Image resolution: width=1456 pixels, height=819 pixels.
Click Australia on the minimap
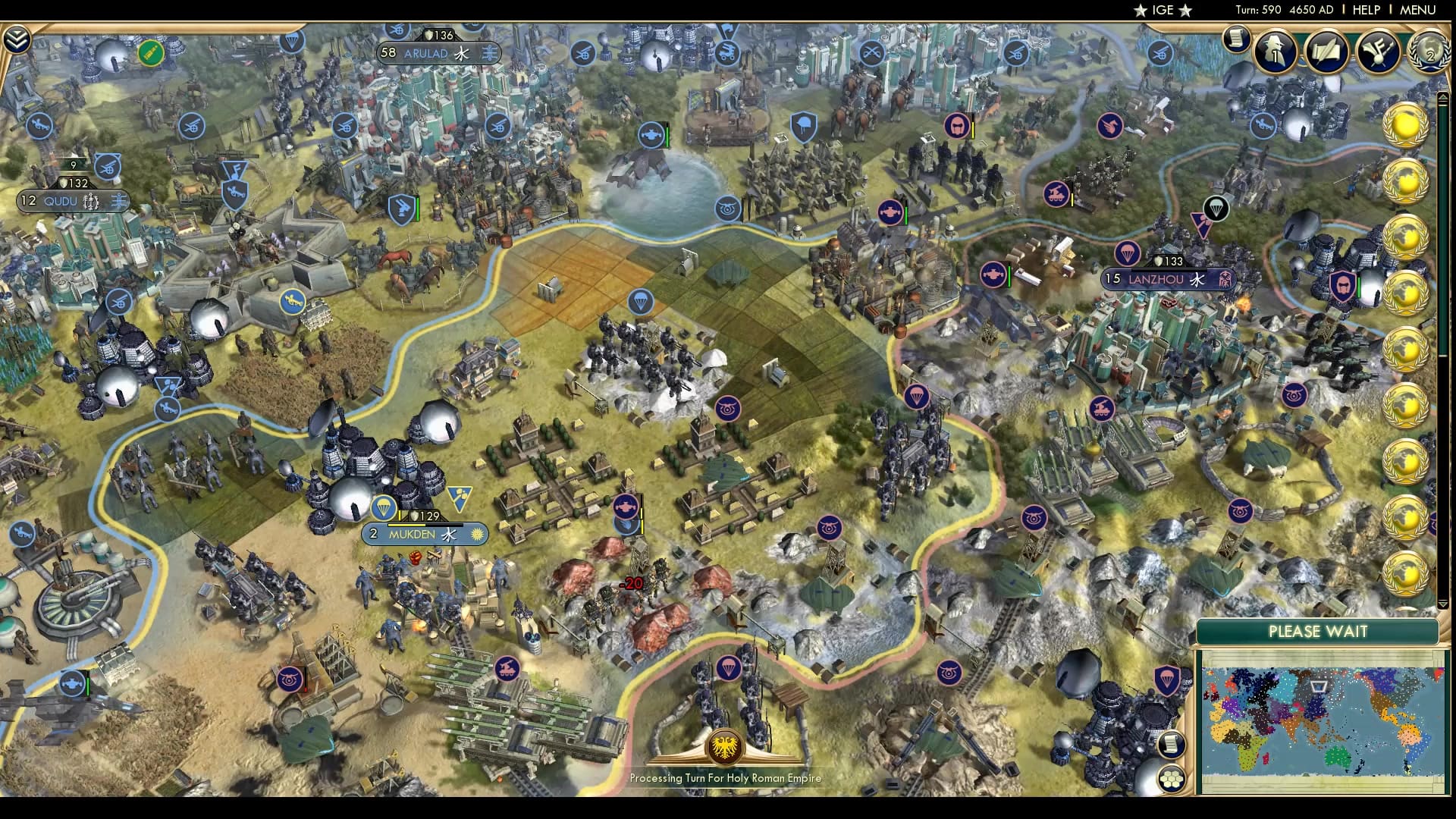tap(1337, 756)
